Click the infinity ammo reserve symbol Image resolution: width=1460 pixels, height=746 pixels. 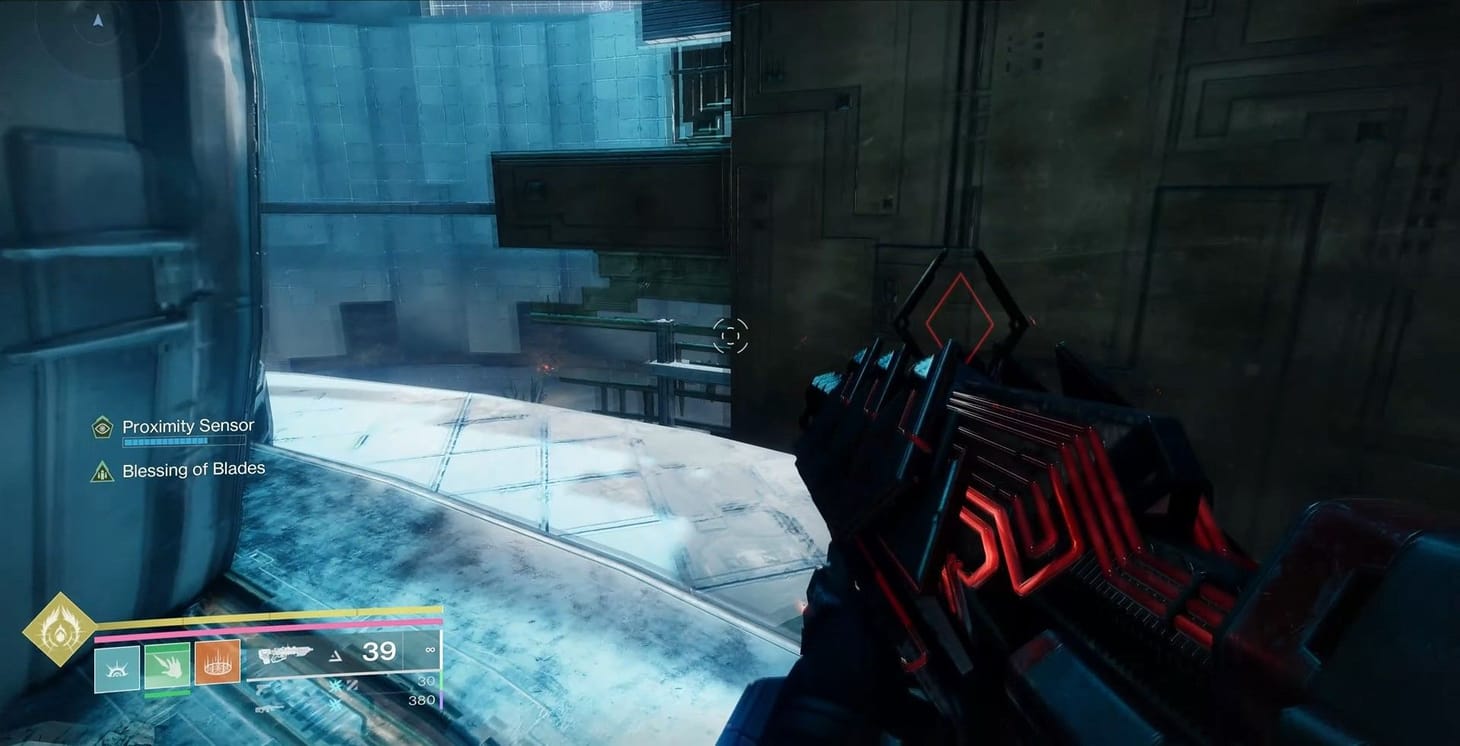pyautogui.click(x=430, y=650)
